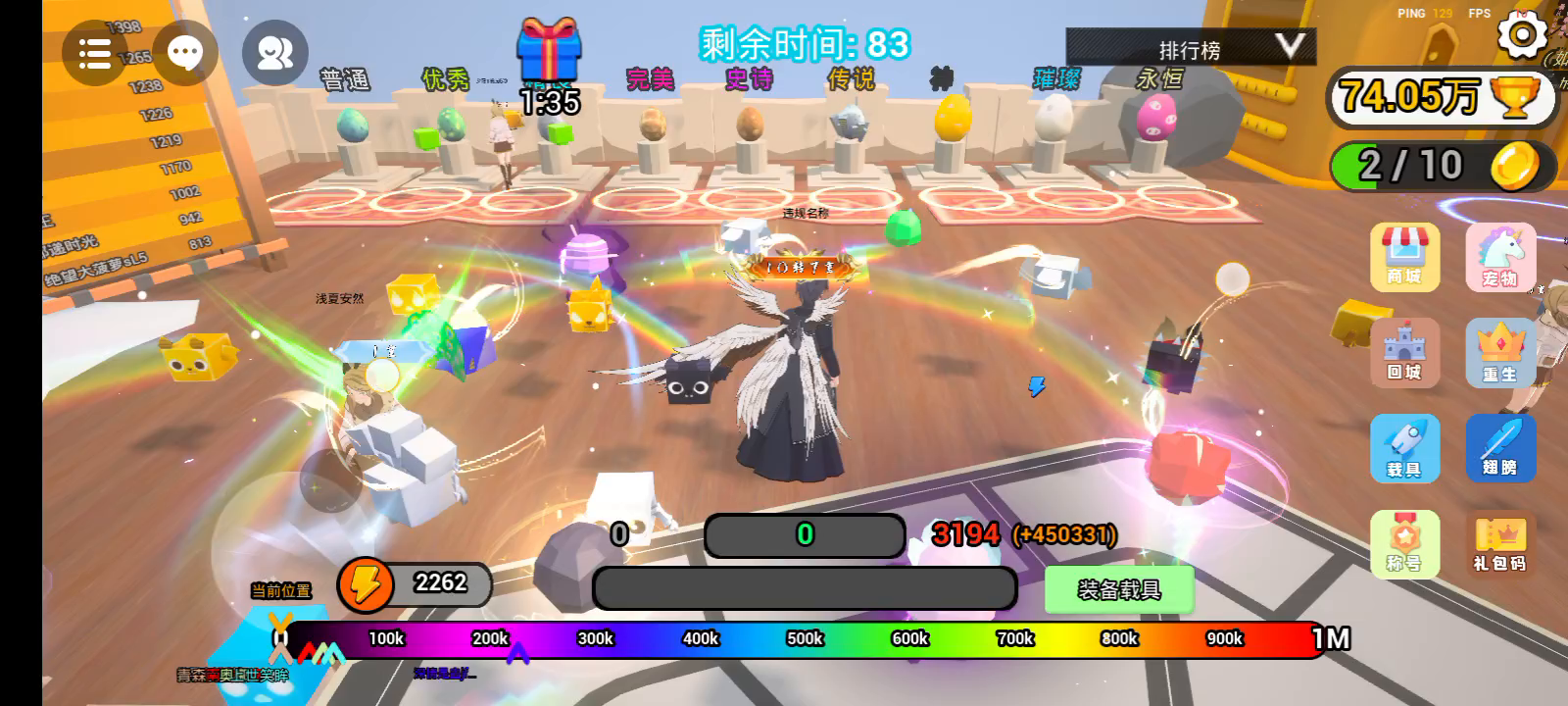The image size is (1568, 706).
Task: Open the gear settings icon
Action: (1522, 35)
